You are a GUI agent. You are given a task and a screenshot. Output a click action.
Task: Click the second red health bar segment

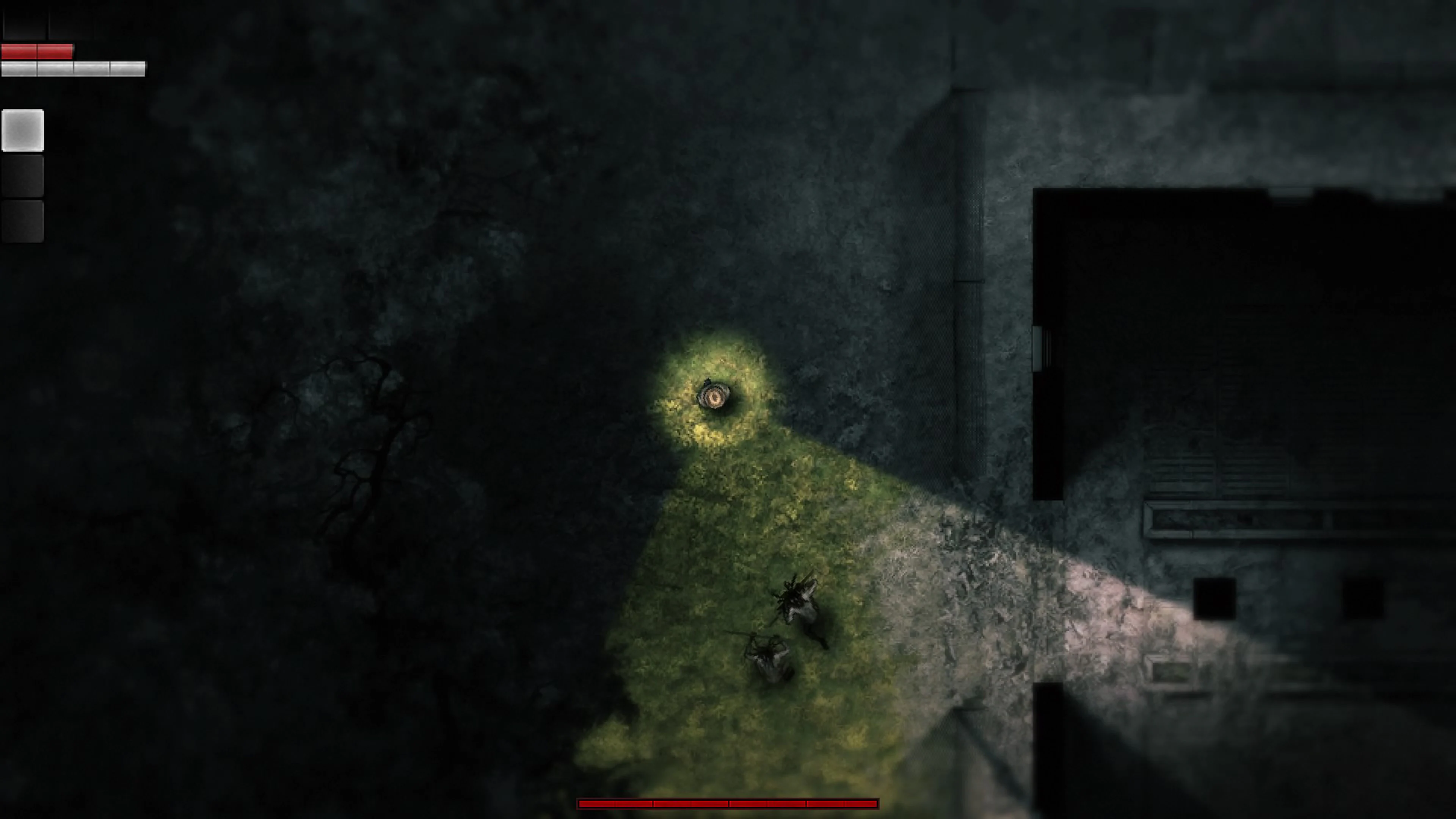click(x=55, y=52)
